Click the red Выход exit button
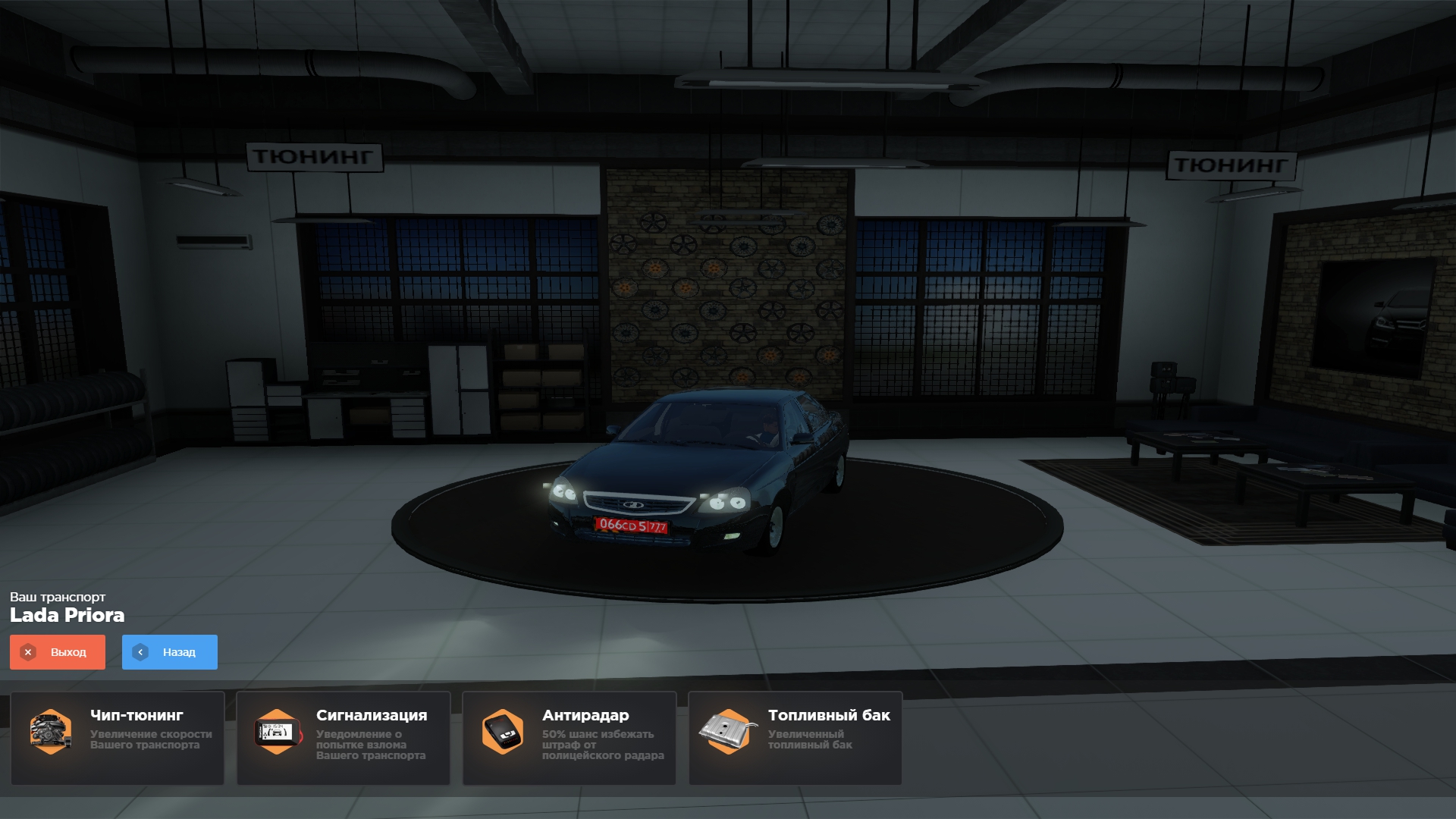The image size is (1456, 819). (x=58, y=652)
